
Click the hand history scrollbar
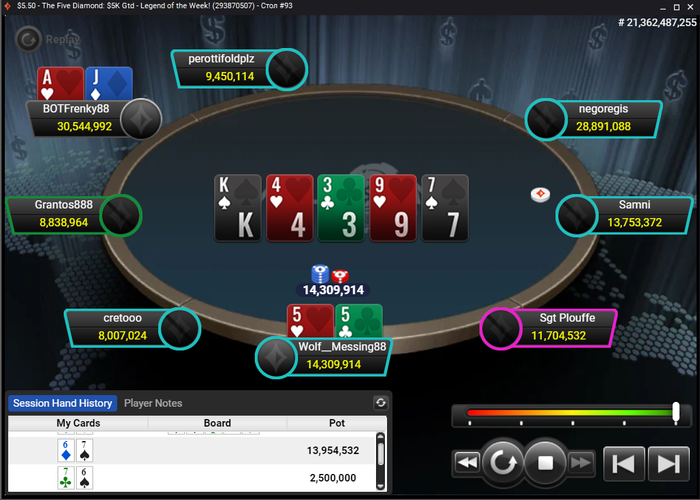click(x=380, y=455)
